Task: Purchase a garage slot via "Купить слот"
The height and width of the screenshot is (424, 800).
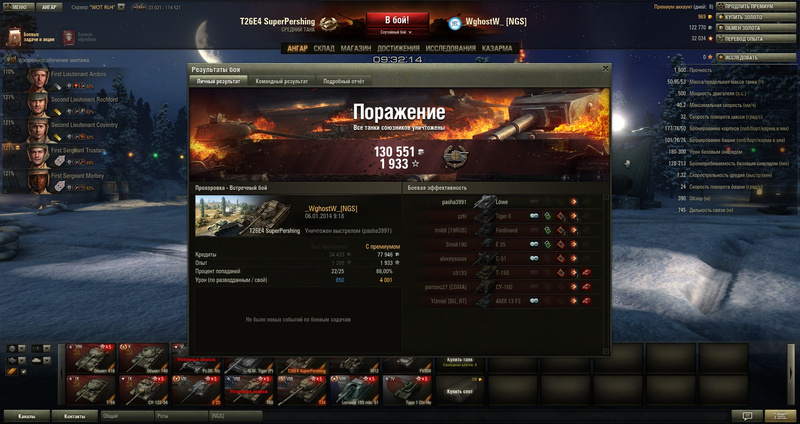Action: pyautogui.click(x=460, y=390)
